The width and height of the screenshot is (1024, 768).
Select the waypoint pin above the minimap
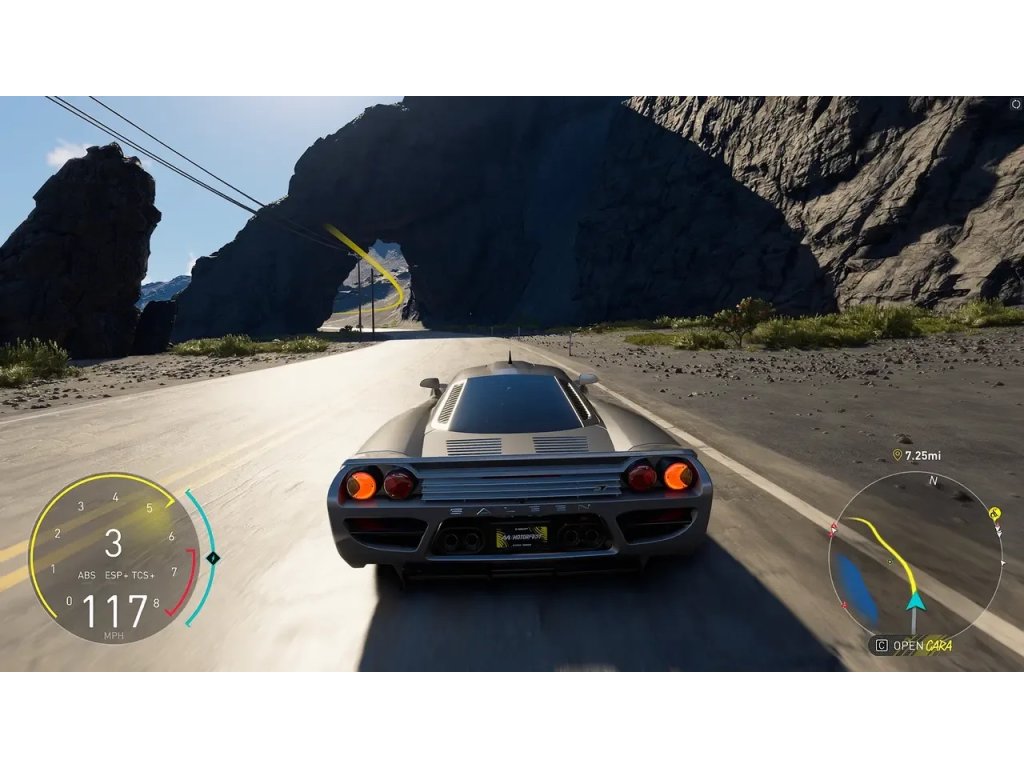[x=897, y=456]
